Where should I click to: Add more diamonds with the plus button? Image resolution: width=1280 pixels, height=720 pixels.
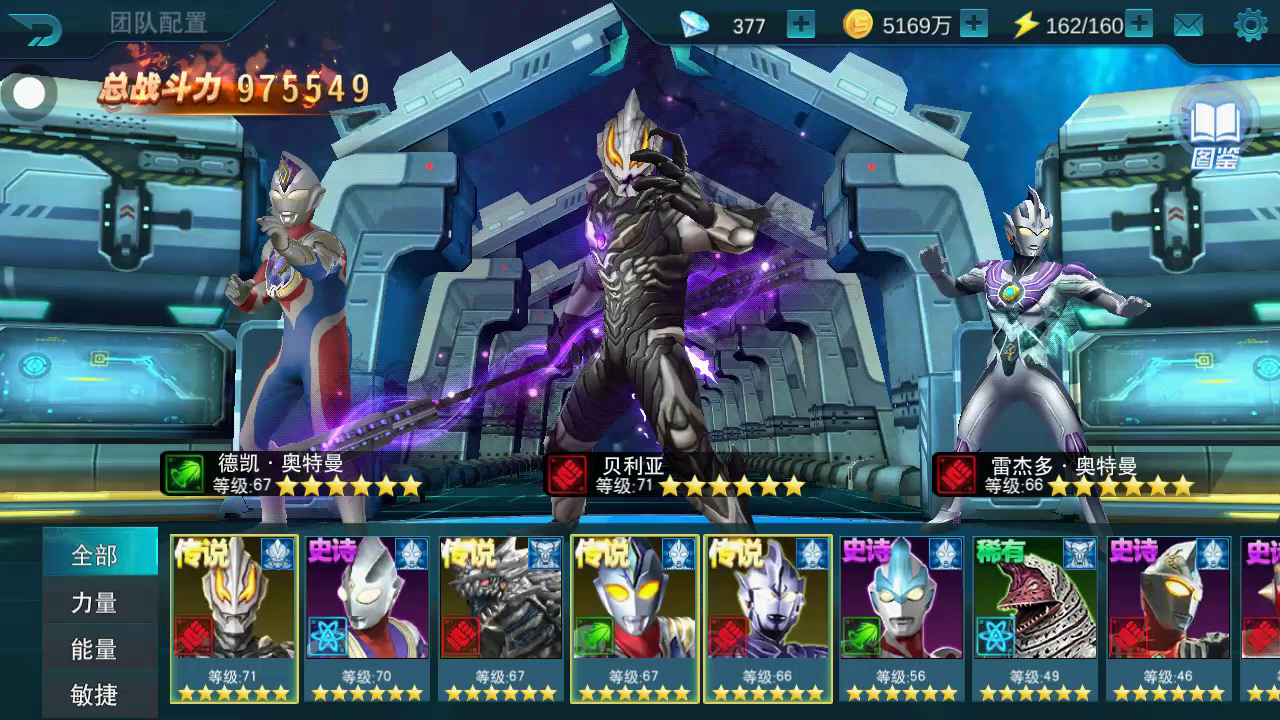800,25
